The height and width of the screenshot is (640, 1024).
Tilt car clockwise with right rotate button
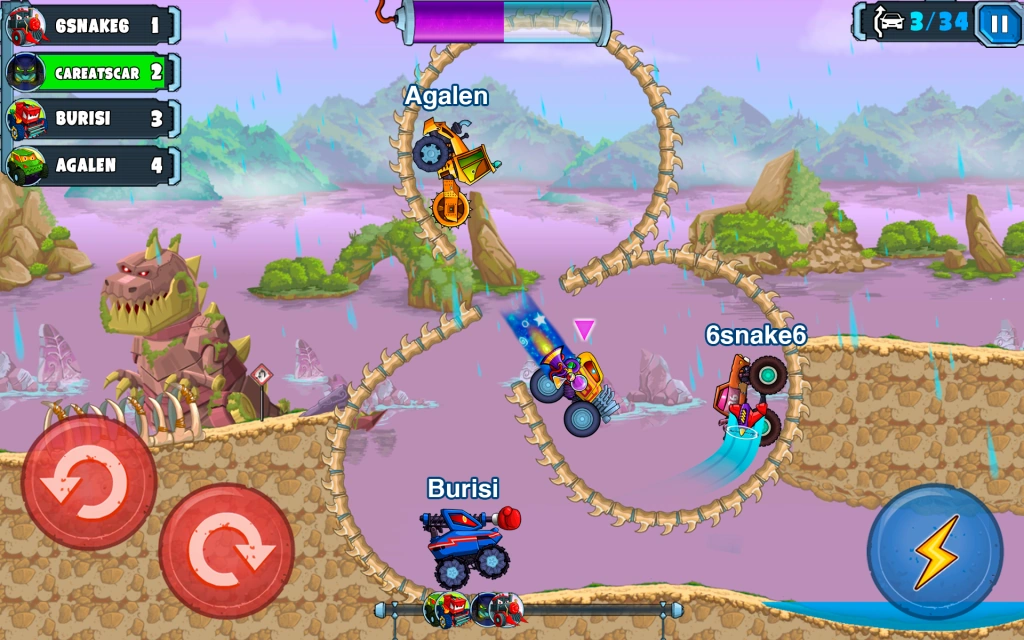(226, 551)
